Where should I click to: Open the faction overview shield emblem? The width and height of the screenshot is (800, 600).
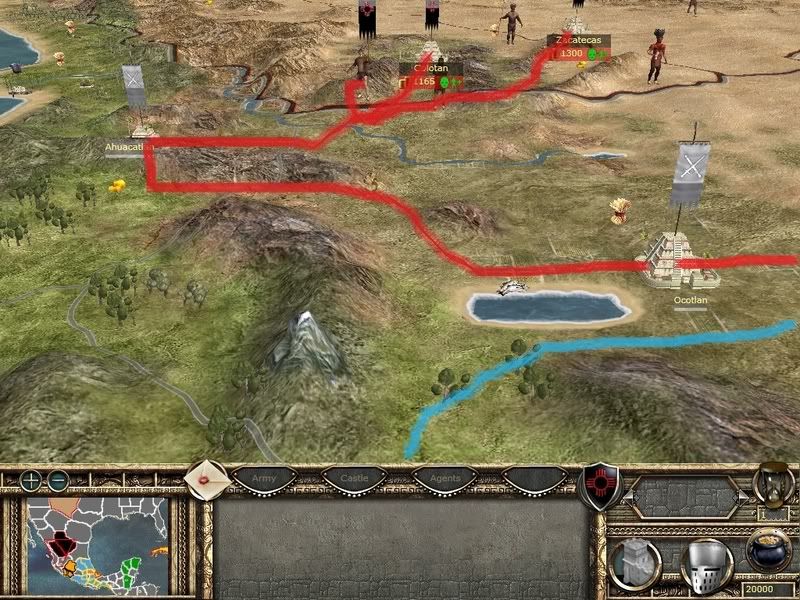pos(600,485)
